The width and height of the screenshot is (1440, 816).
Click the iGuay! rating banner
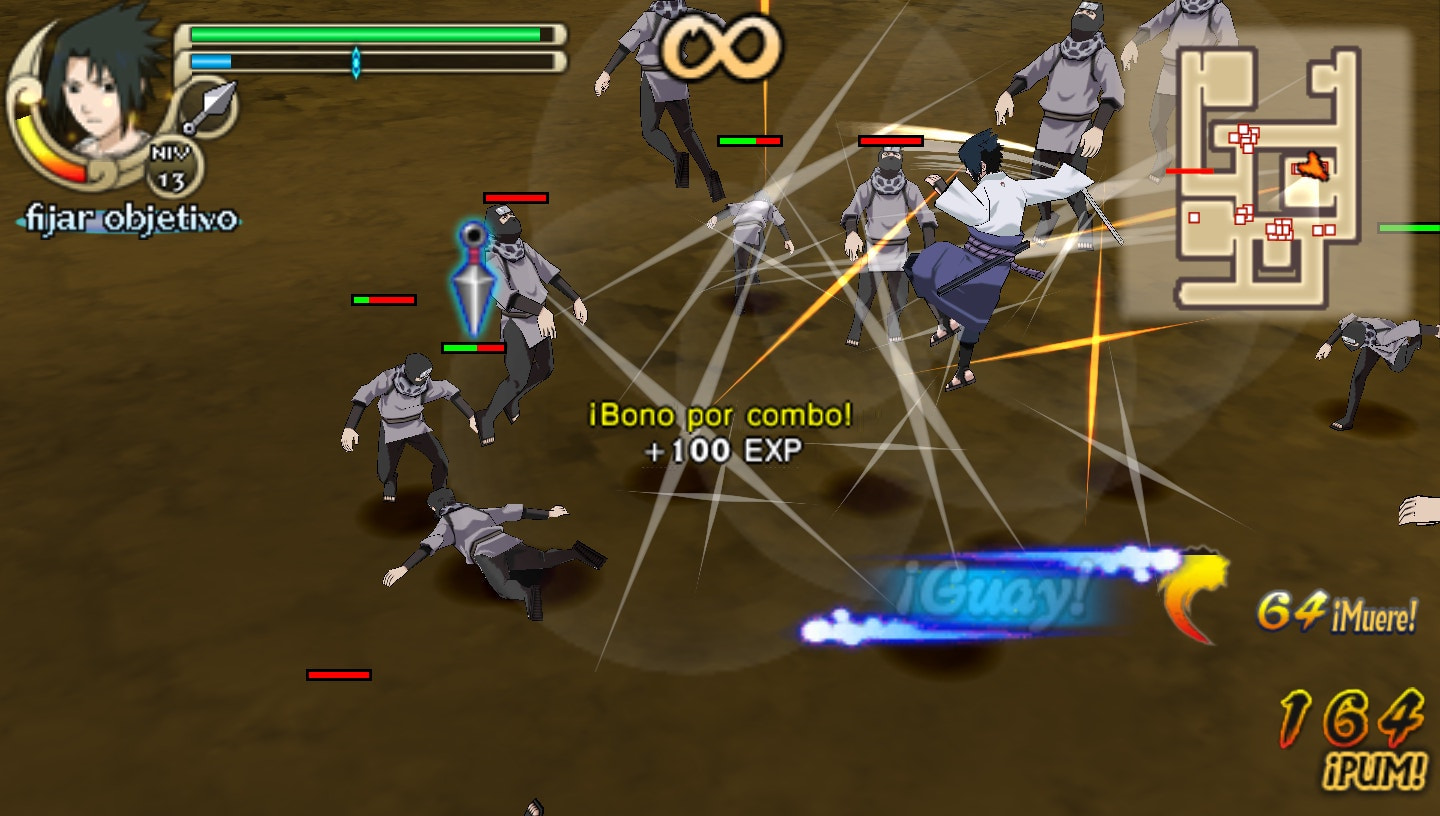[x=990, y=592]
